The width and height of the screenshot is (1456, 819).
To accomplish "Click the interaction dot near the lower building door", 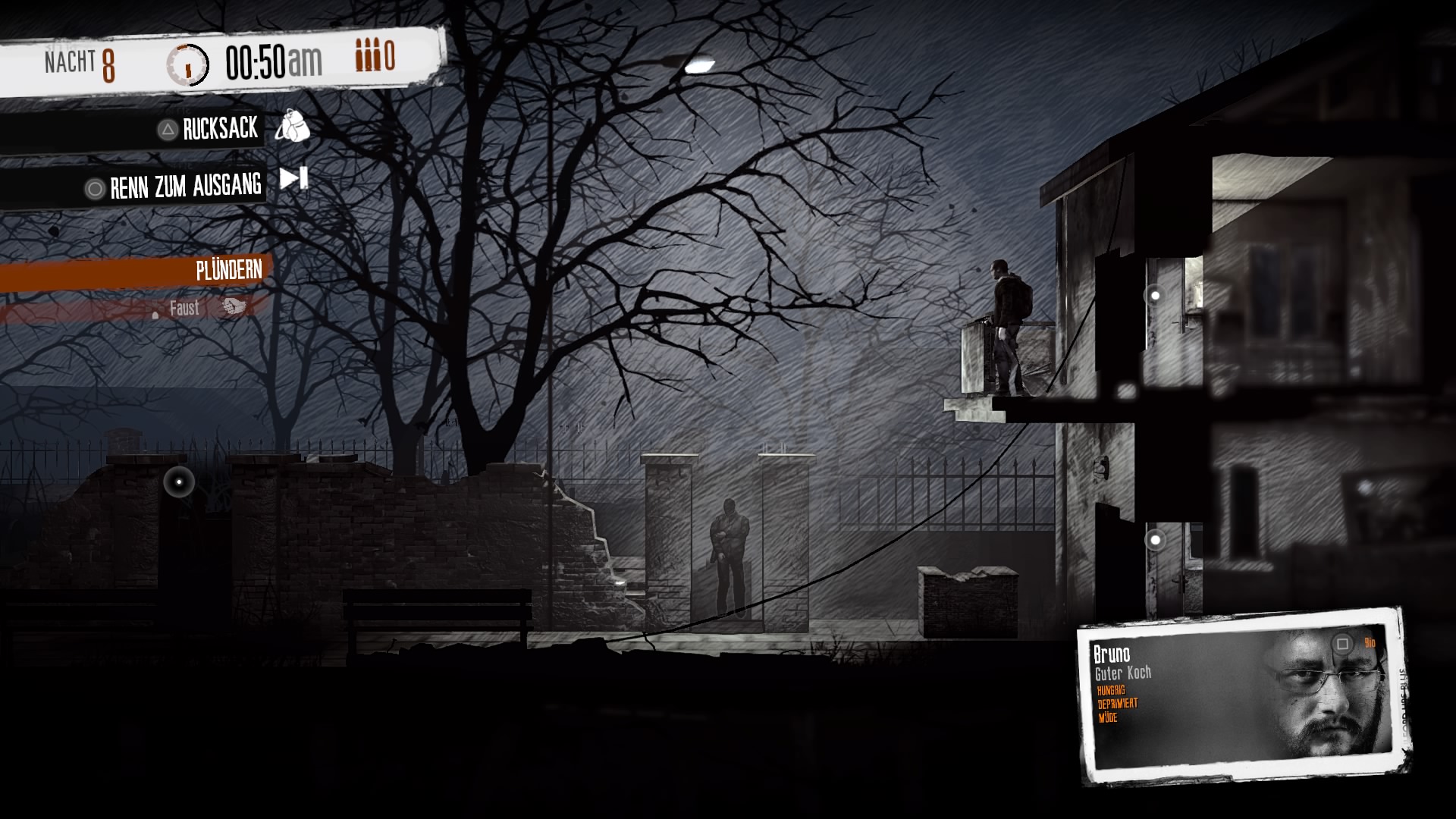I will pos(1155,540).
